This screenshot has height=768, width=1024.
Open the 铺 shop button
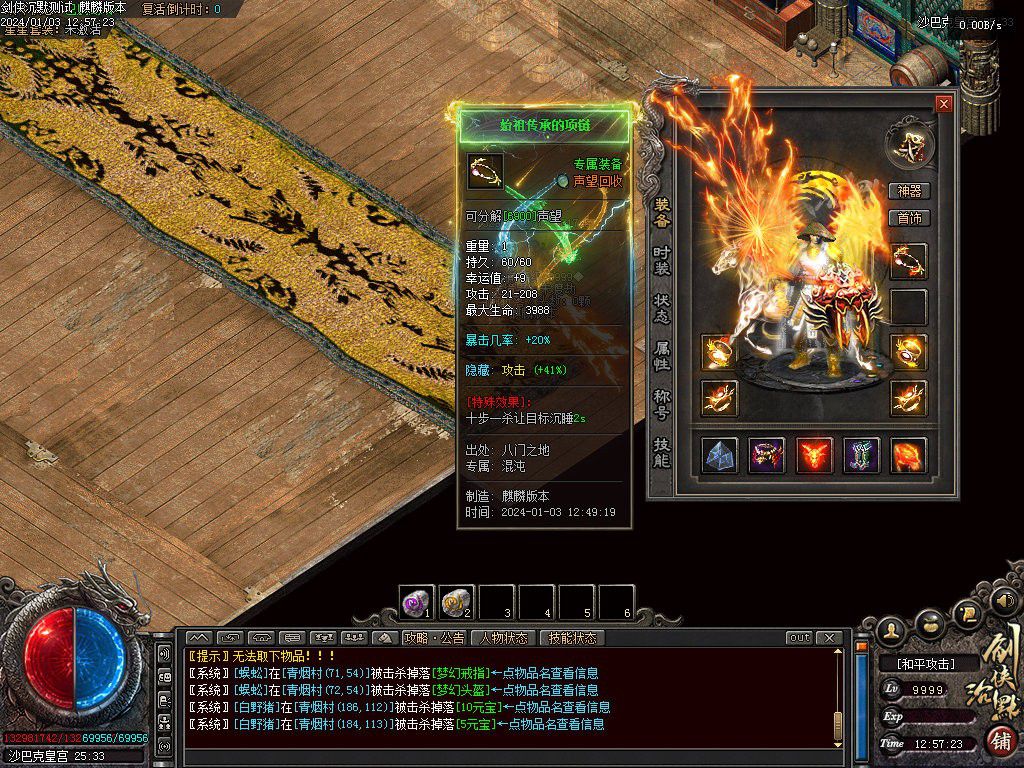(1001, 742)
